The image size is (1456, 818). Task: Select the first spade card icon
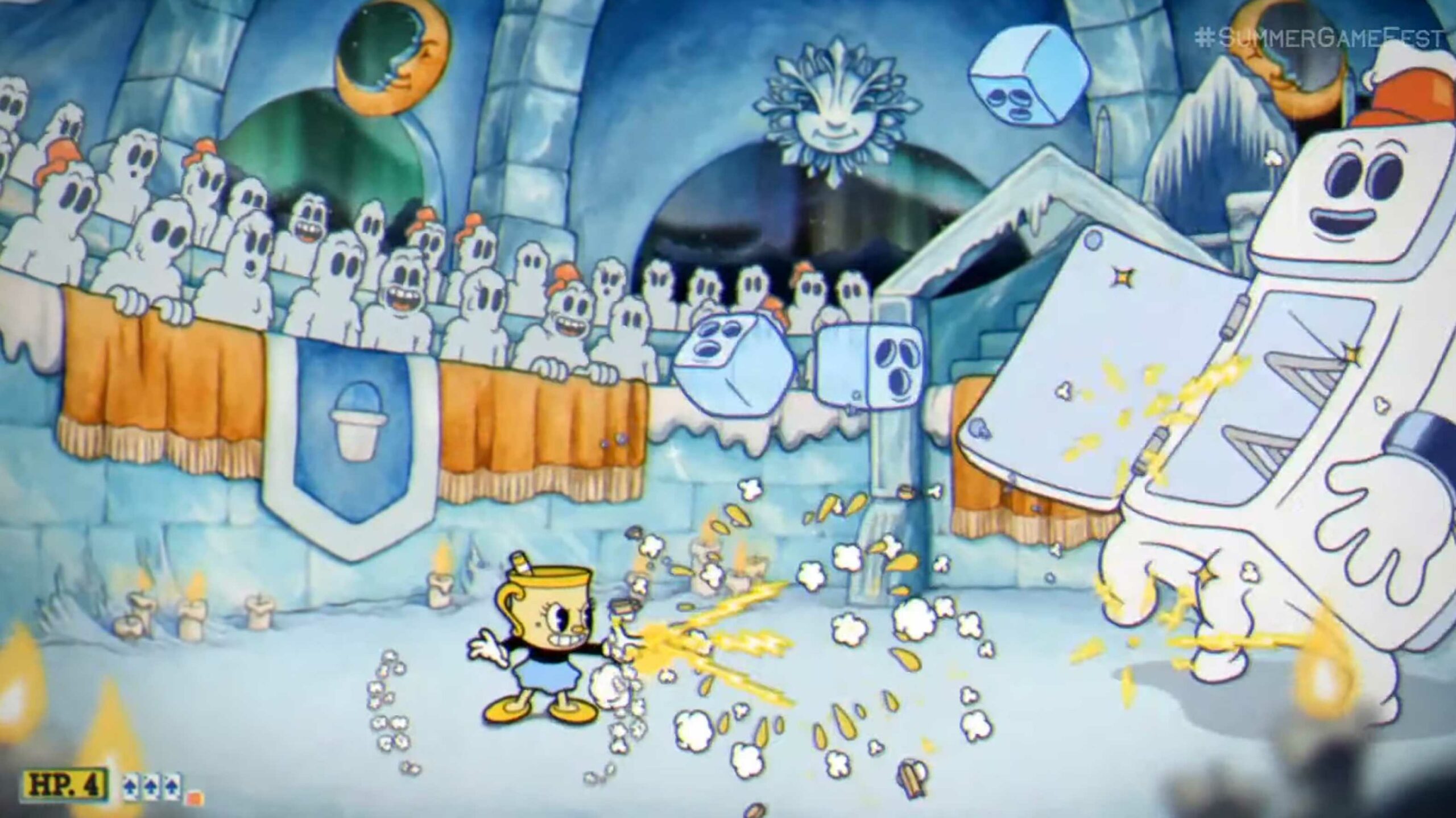(x=130, y=788)
